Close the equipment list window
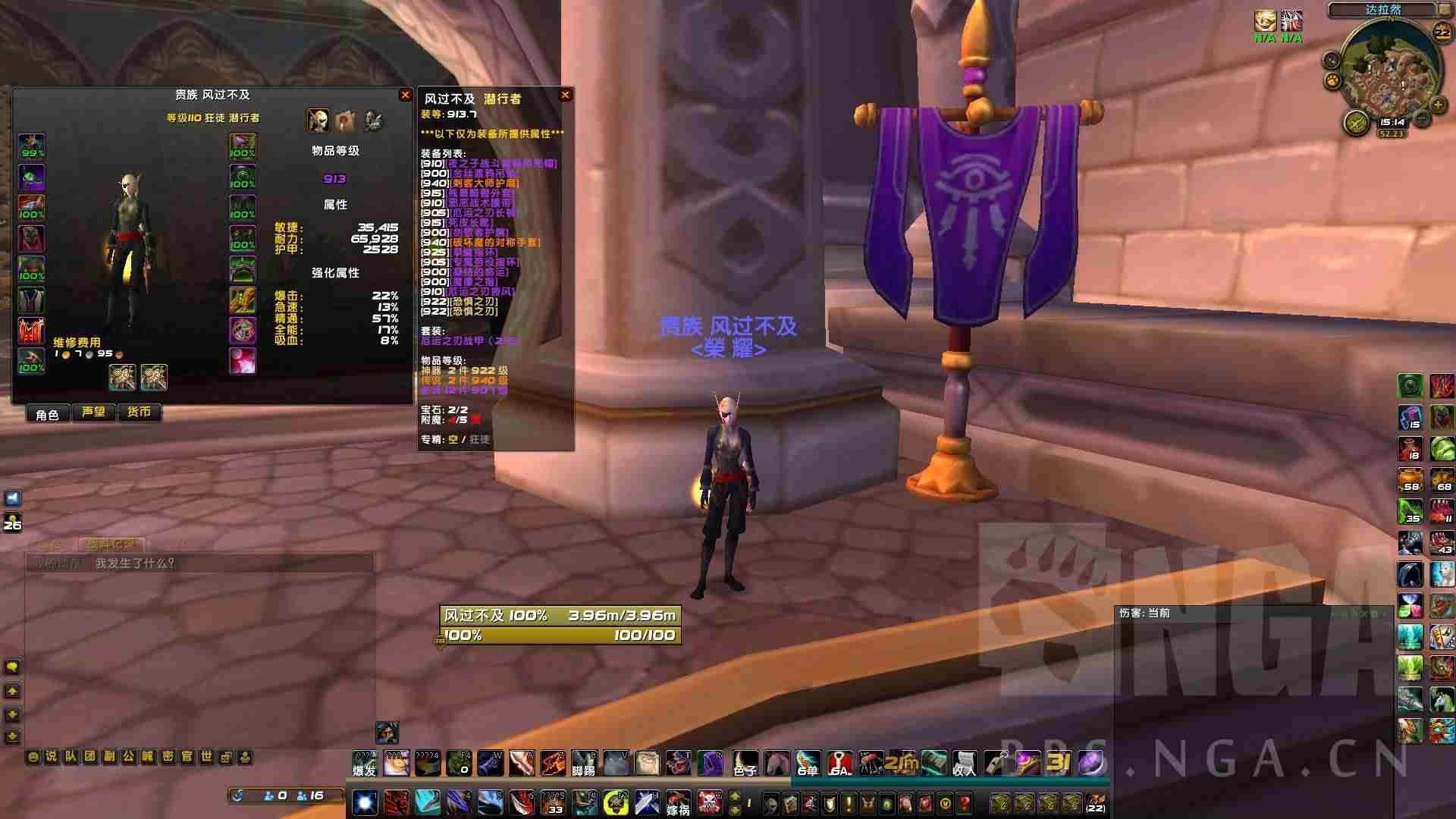 (565, 95)
